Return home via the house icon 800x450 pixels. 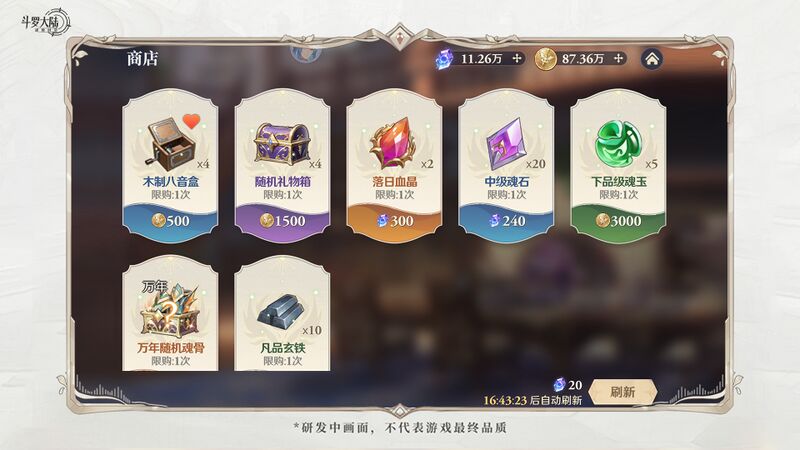[651, 59]
